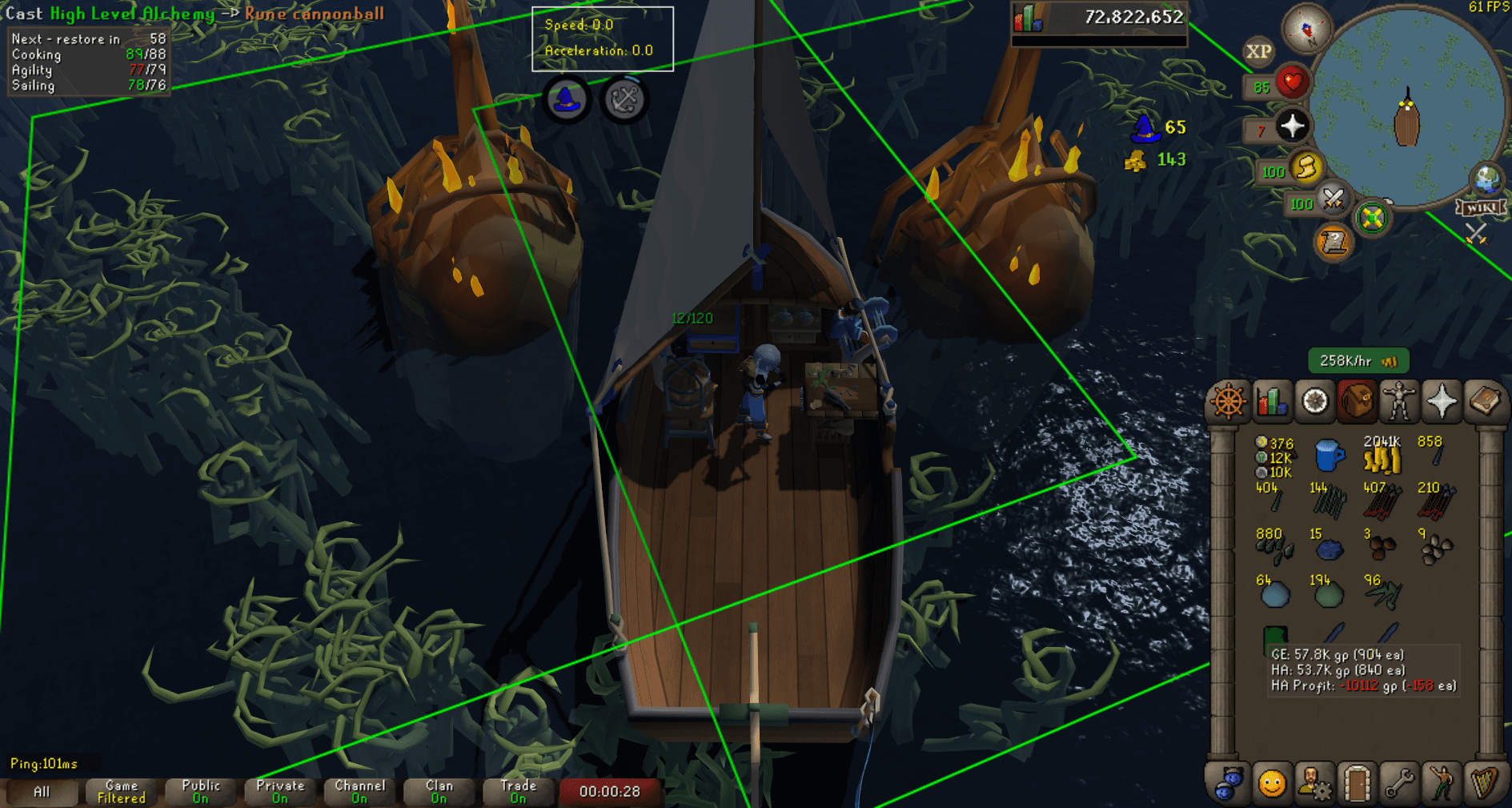1512x808 pixels.
Task: Select the Game Filtered chat tab
Action: pos(119,791)
